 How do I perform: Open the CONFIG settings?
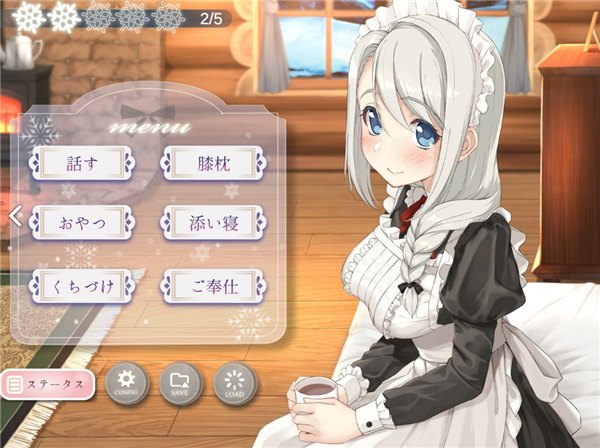coord(126,383)
